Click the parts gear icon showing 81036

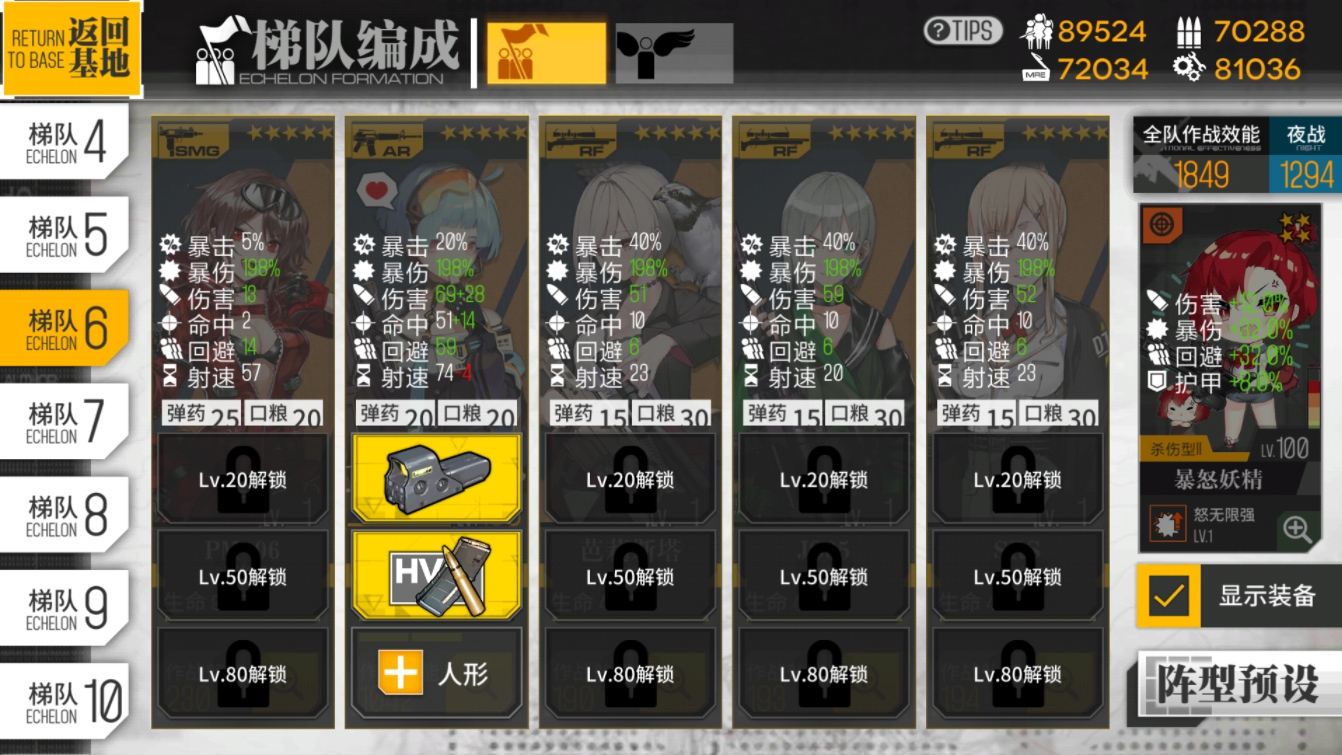coord(1186,67)
